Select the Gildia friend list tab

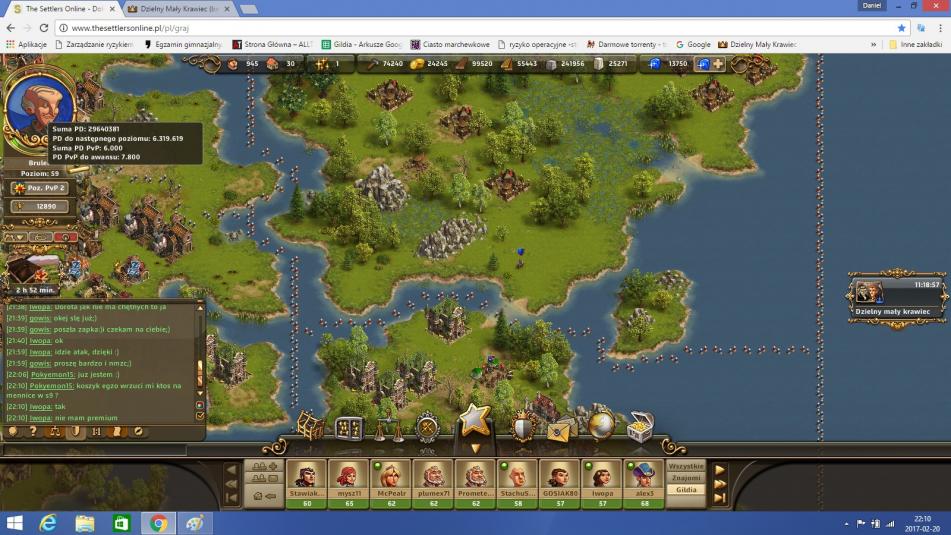686,490
